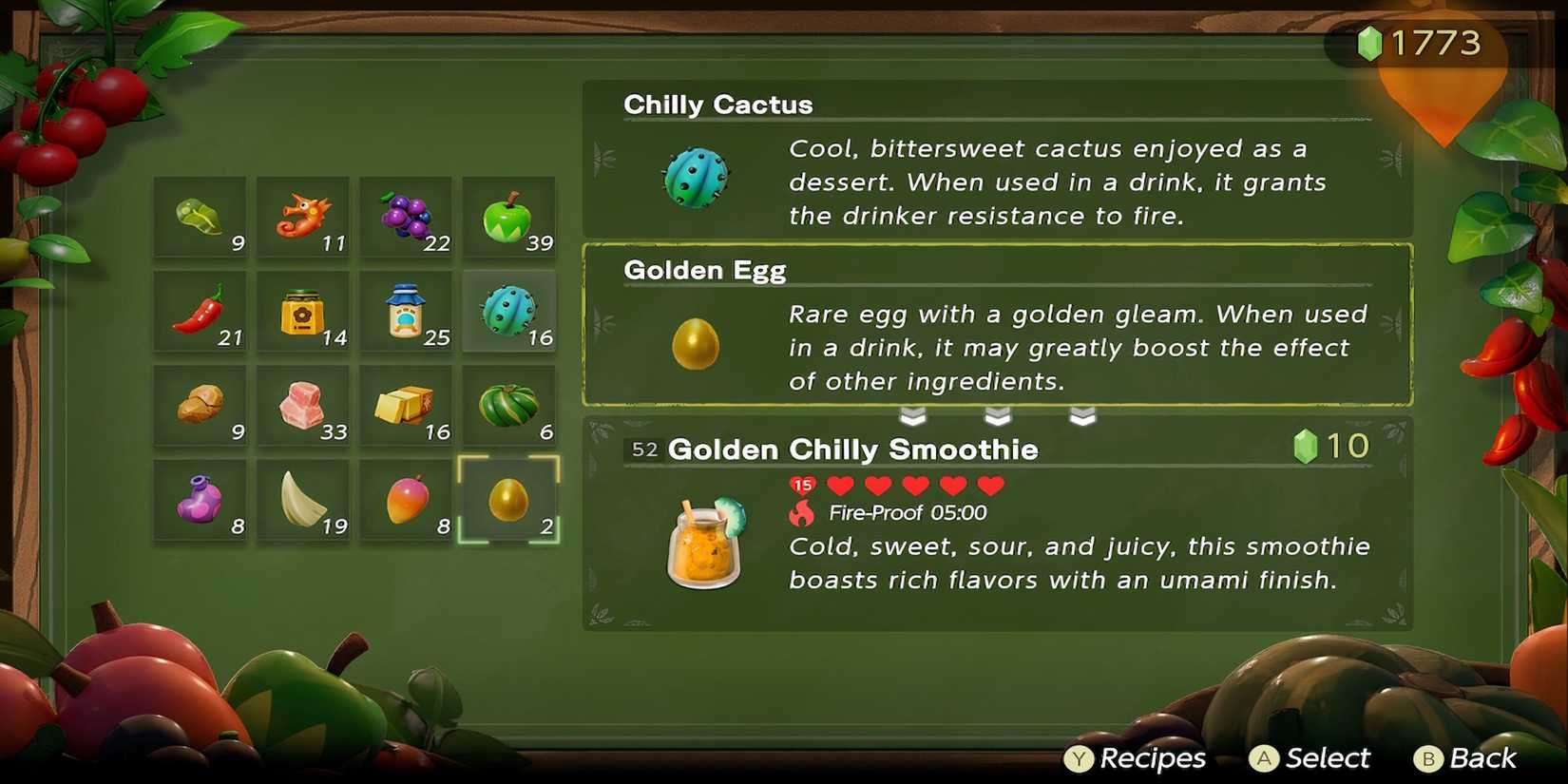Choose the orange seahorse ingredient

click(x=304, y=217)
